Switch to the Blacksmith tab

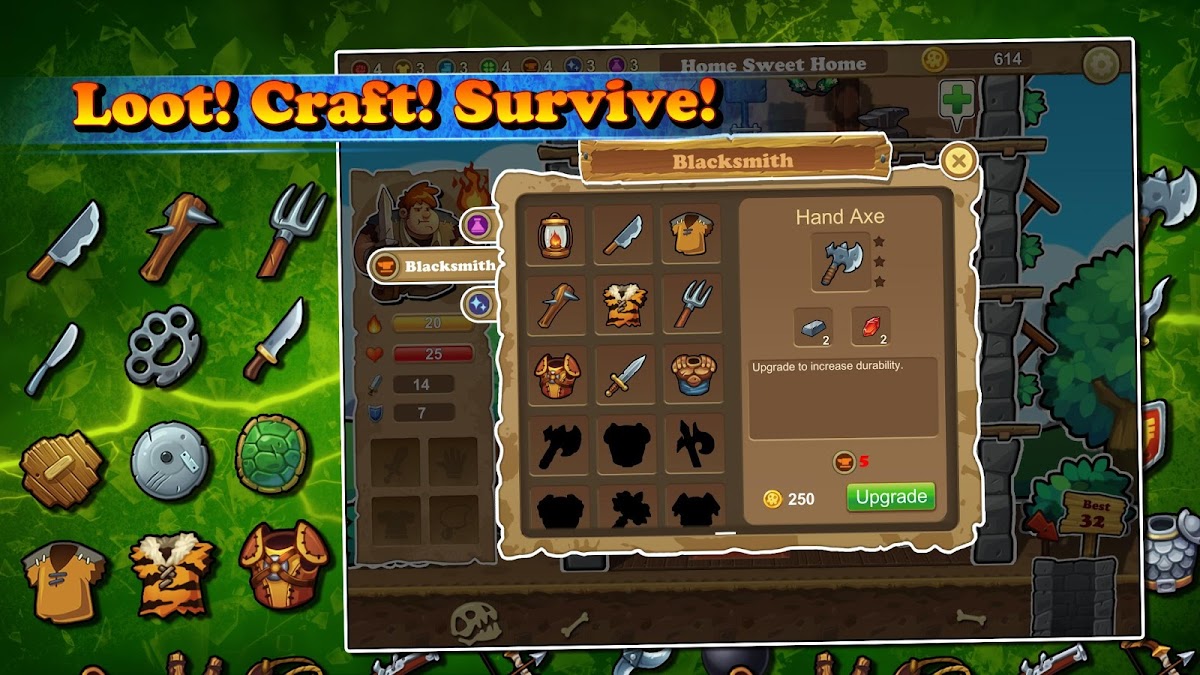point(435,267)
